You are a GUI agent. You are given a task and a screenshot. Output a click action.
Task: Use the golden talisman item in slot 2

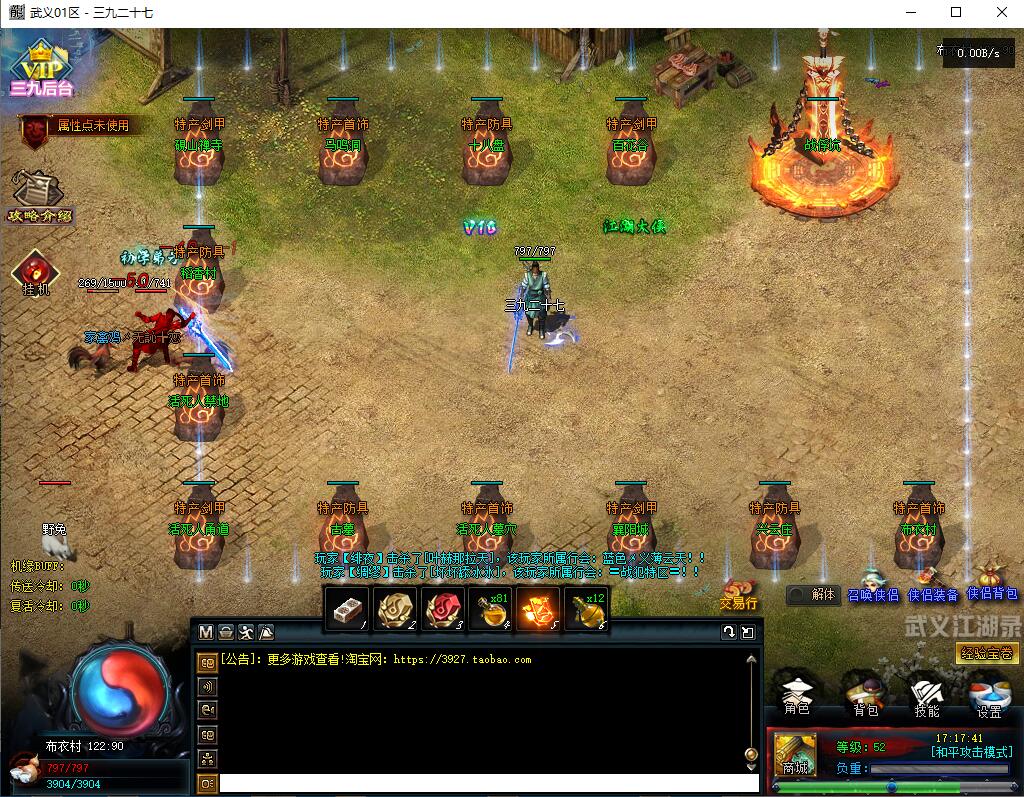click(x=395, y=609)
